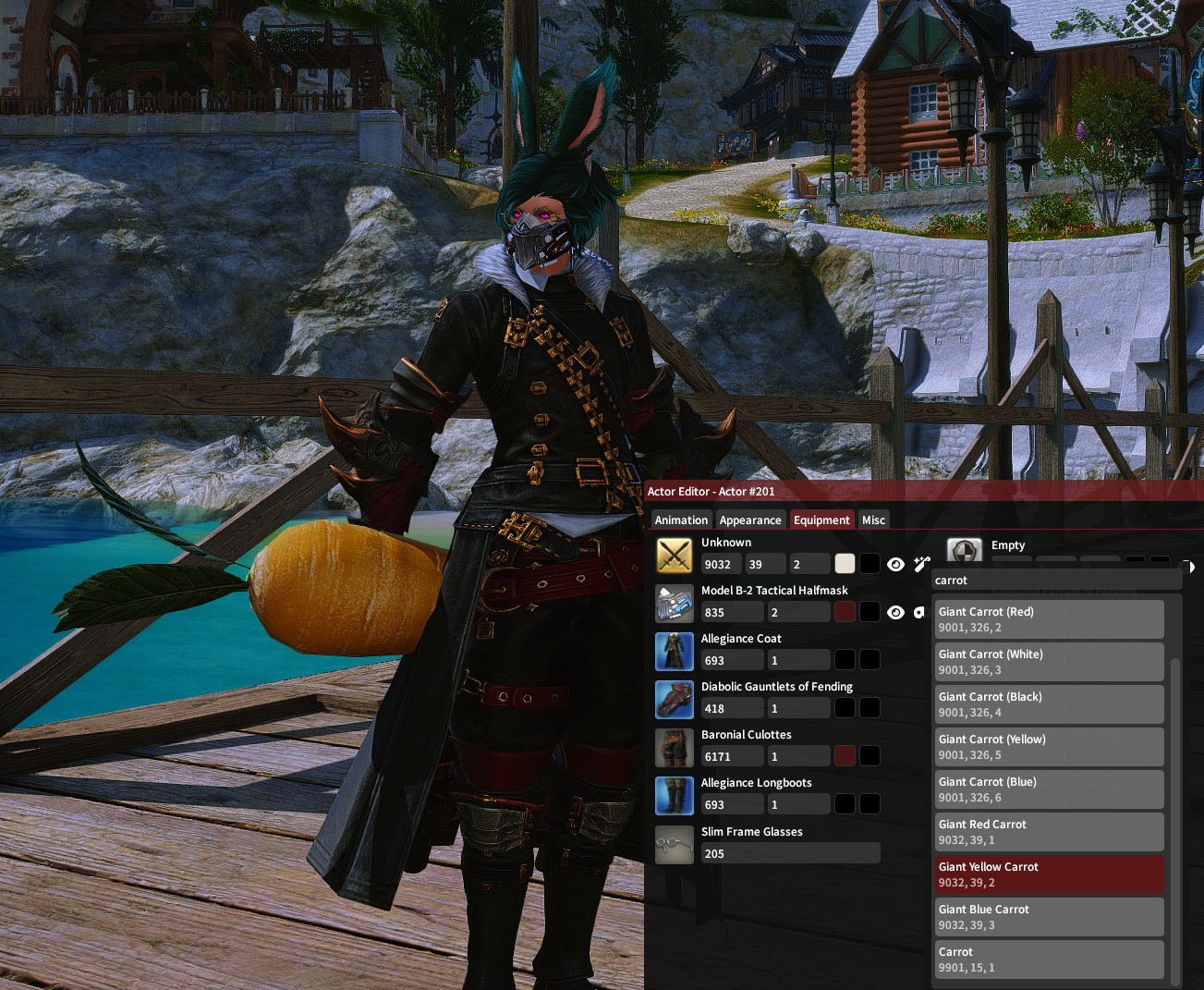The image size is (1204, 990).
Task: Select the Equipment tab
Action: (821, 519)
